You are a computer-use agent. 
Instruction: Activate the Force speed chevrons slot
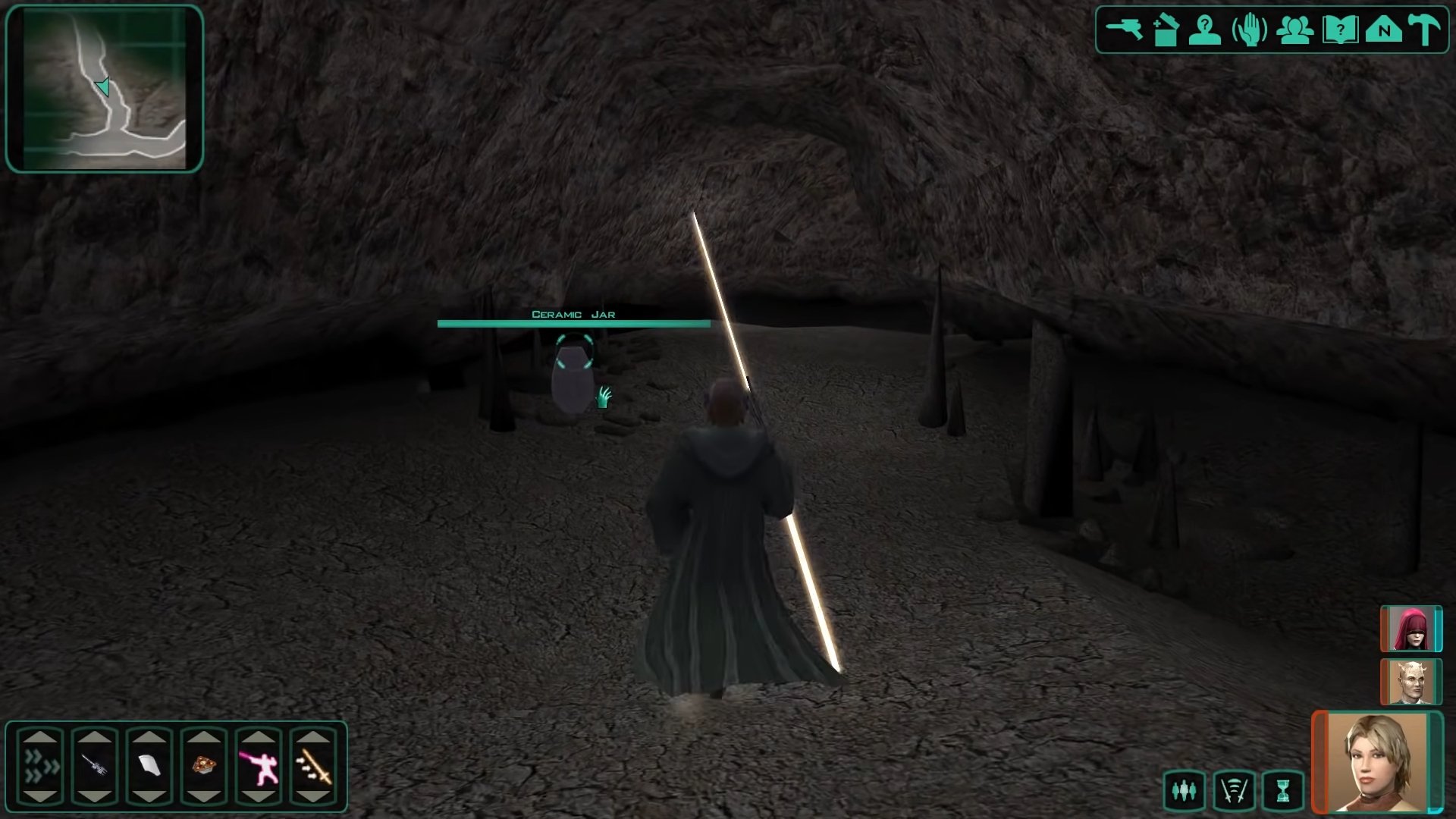[40, 766]
